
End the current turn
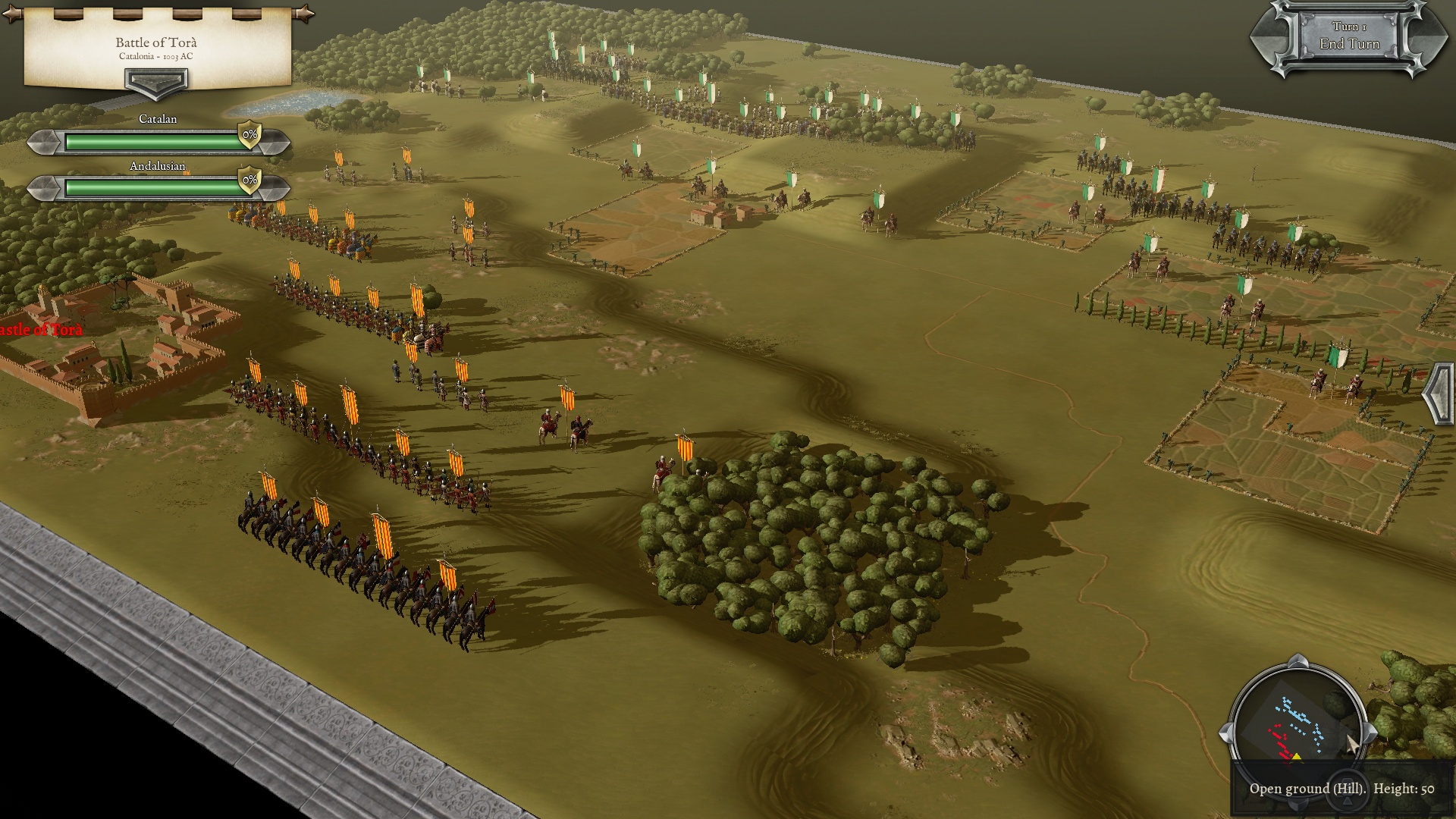click(1349, 38)
